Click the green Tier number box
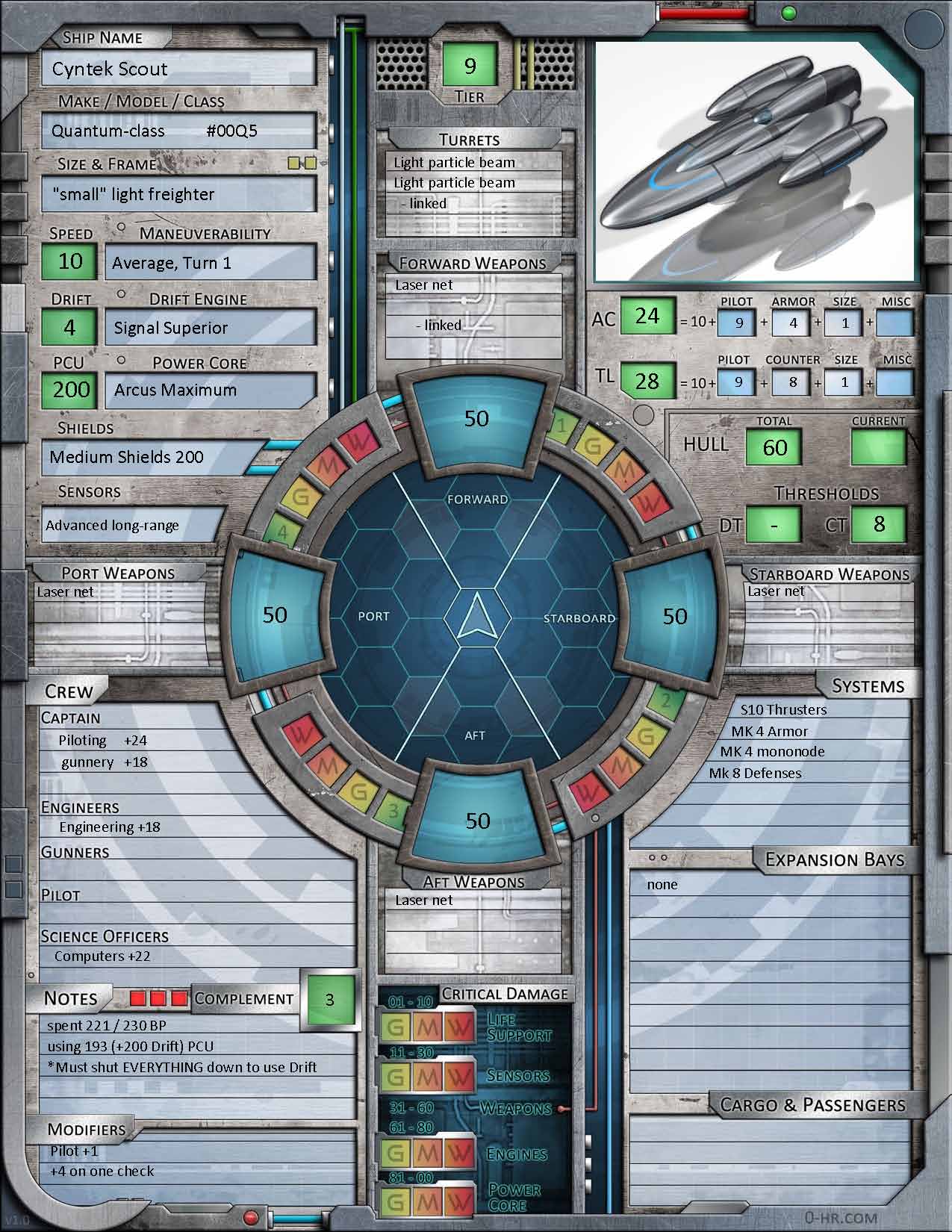The height and width of the screenshot is (1232, 952). (x=470, y=66)
